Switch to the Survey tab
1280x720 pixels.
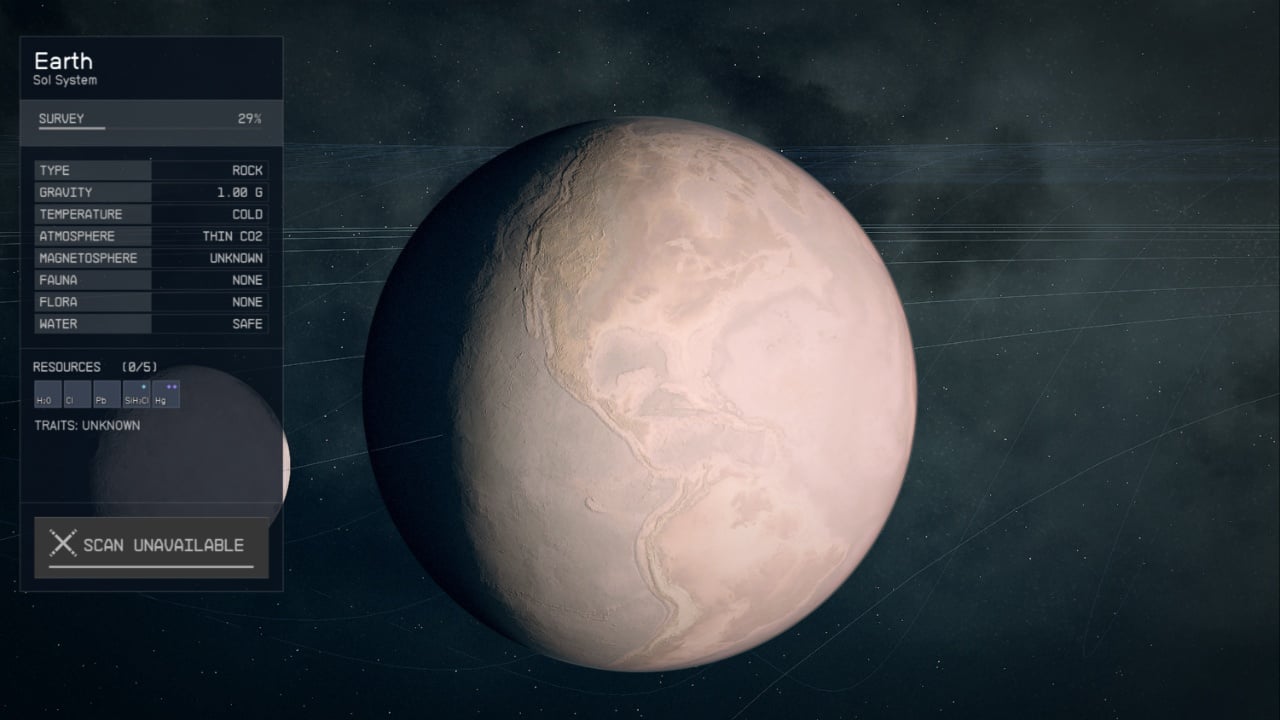coord(60,118)
